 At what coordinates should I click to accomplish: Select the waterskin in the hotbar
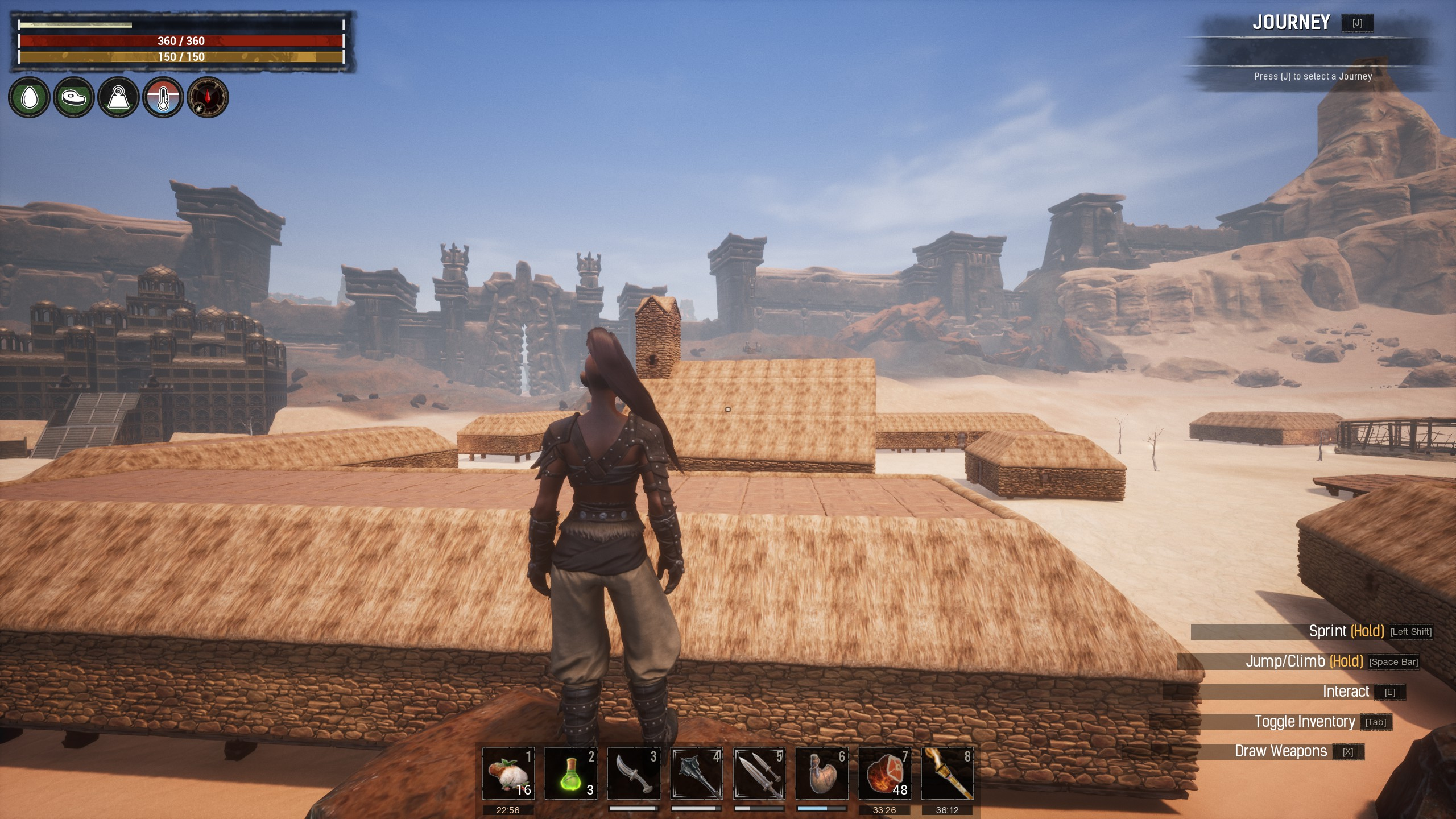(x=821, y=773)
